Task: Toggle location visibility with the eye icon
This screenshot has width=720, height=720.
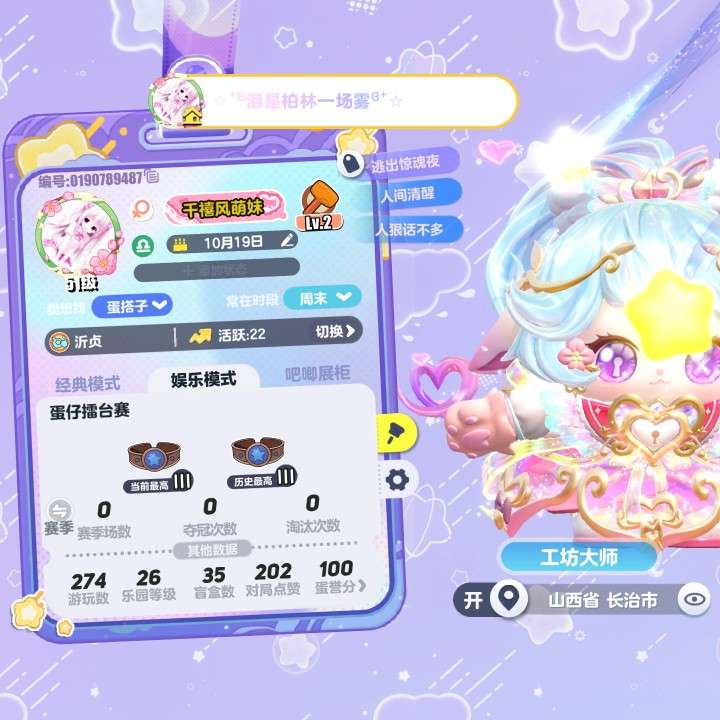Action: 693,600
